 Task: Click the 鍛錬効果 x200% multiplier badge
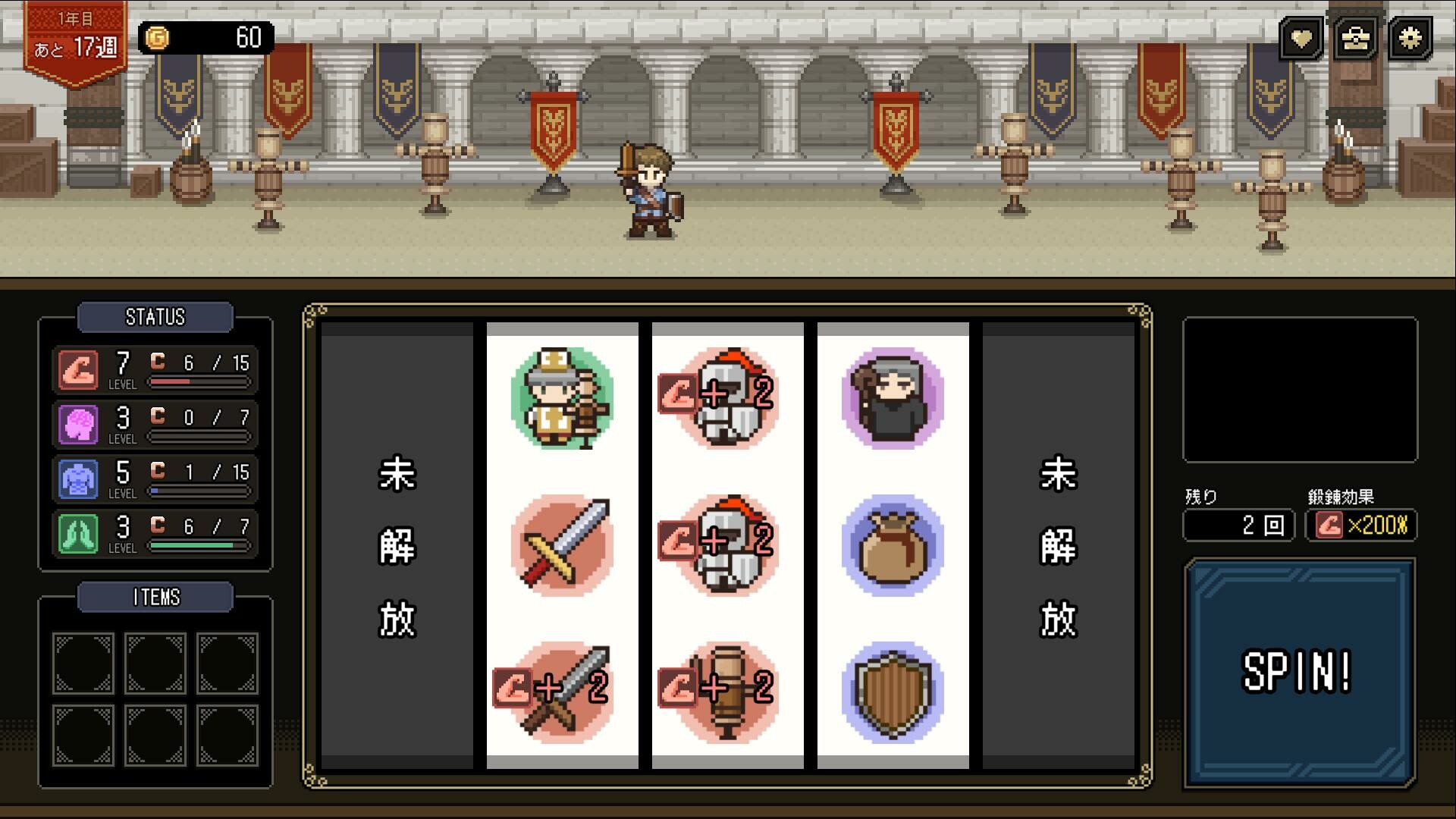[x=1359, y=525]
